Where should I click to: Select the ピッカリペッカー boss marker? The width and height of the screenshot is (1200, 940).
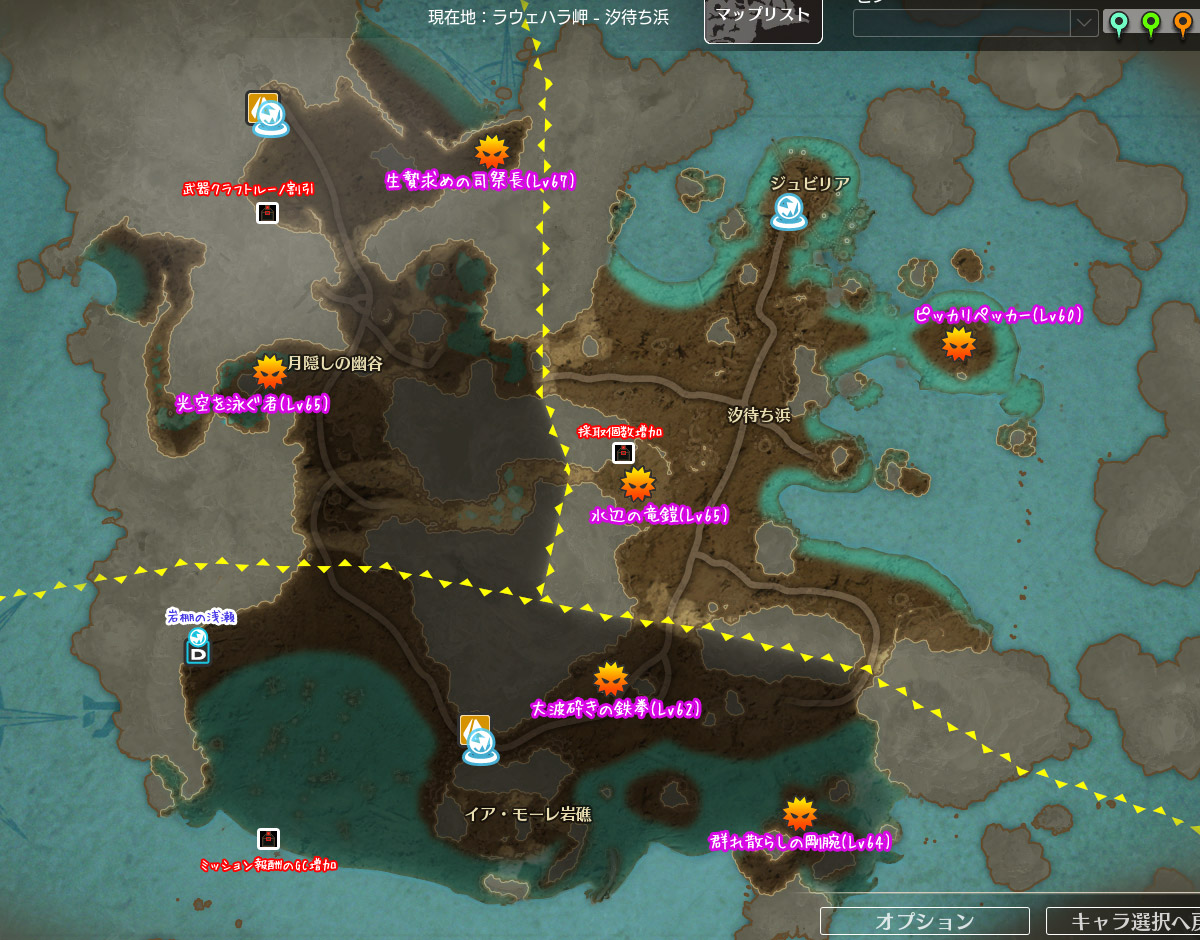pyautogui.click(x=958, y=344)
